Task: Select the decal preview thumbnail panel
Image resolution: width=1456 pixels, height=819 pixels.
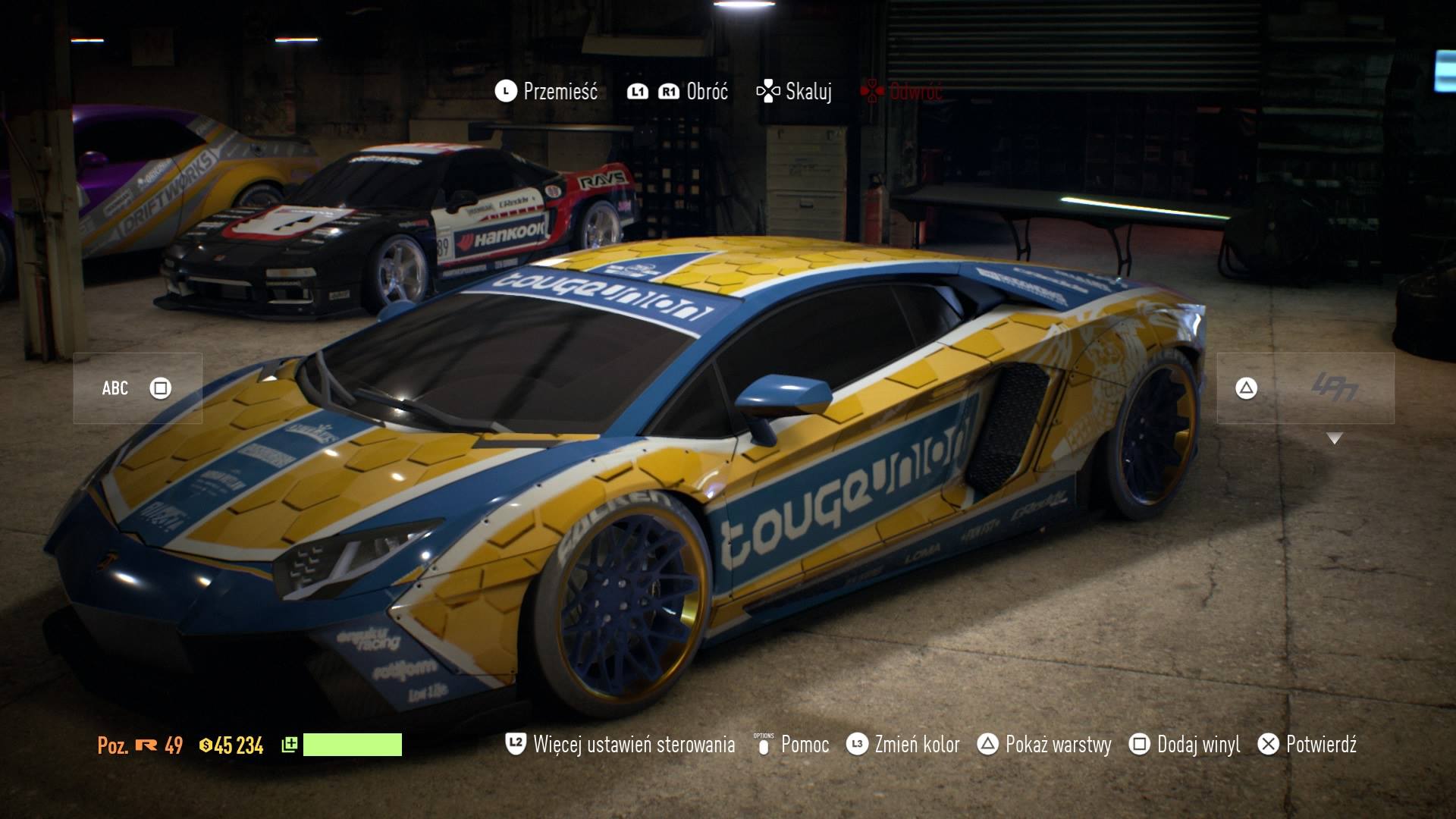Action: [x=1305, y=388]
